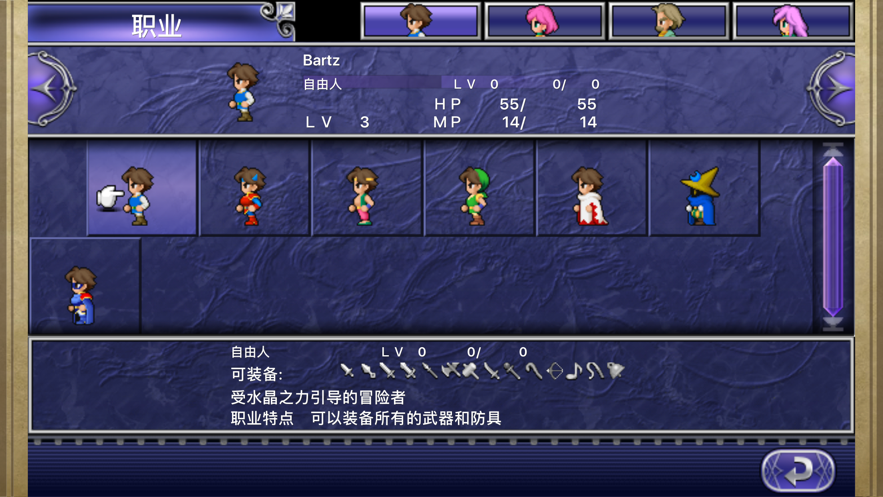Click the purple job list scrollbar
Viewport: 883px width, 497px height.
pyautogui.click(x=832, y=237)
